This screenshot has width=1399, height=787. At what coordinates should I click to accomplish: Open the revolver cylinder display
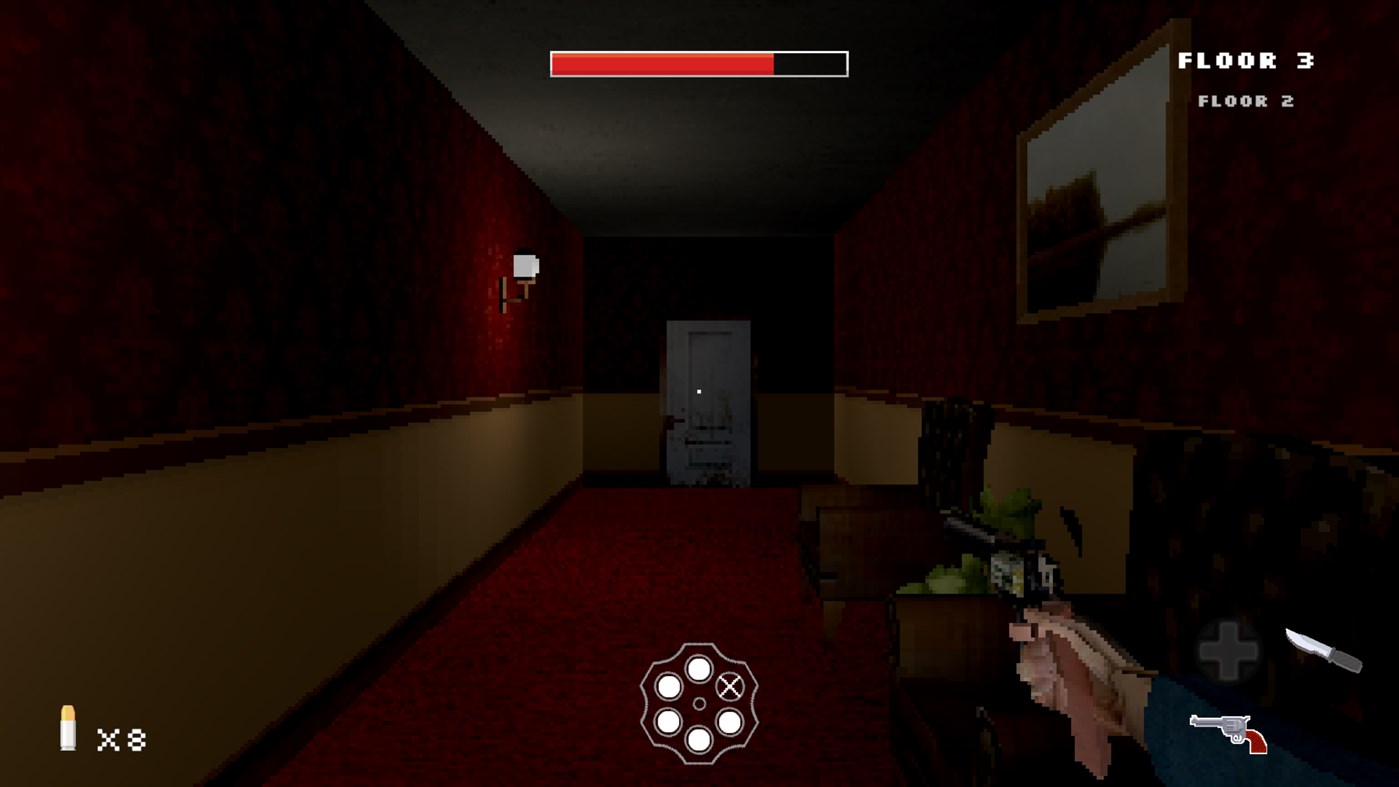(700, 703)
